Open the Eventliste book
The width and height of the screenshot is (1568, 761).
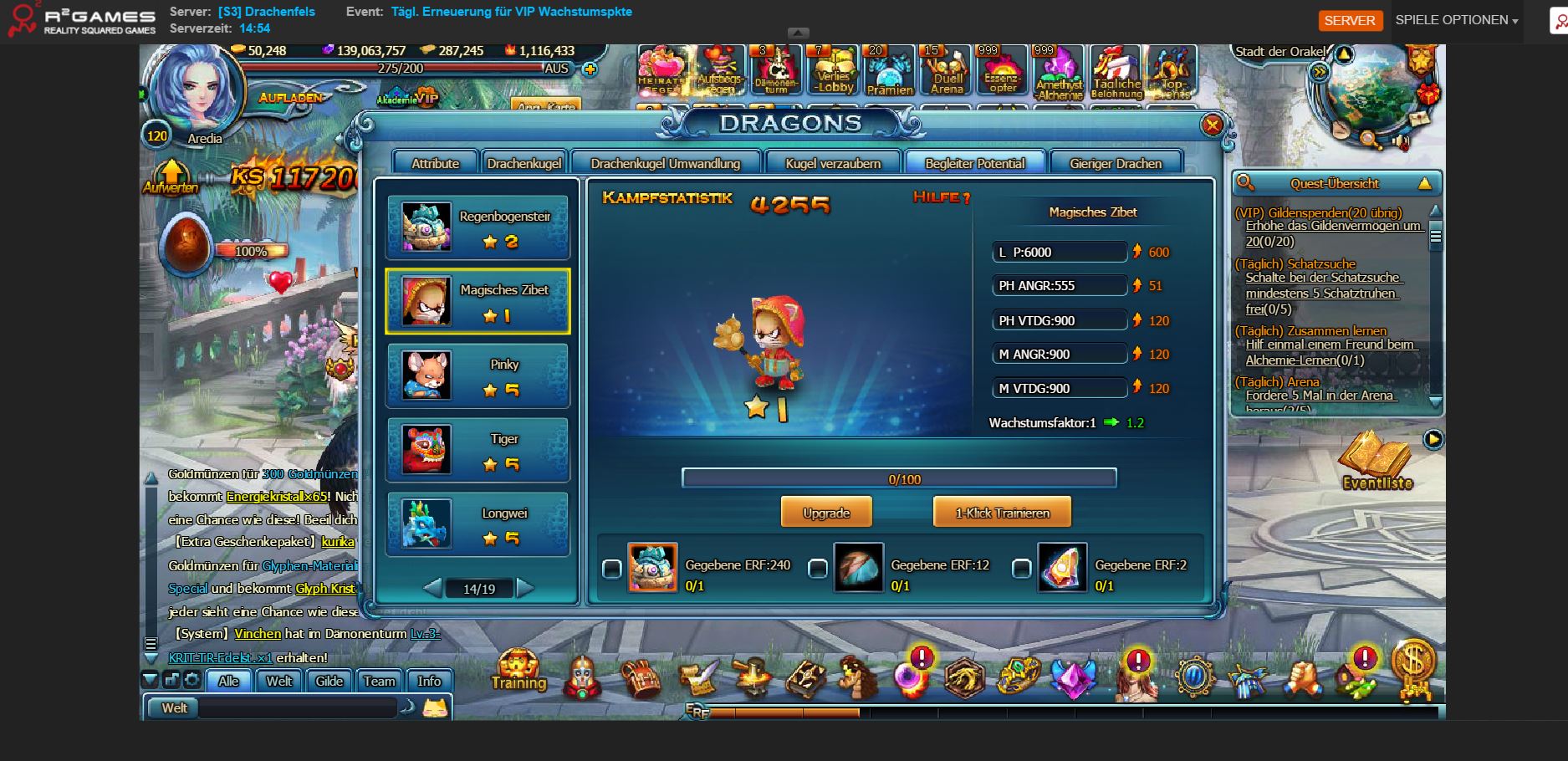click(x=1376, y=461)
